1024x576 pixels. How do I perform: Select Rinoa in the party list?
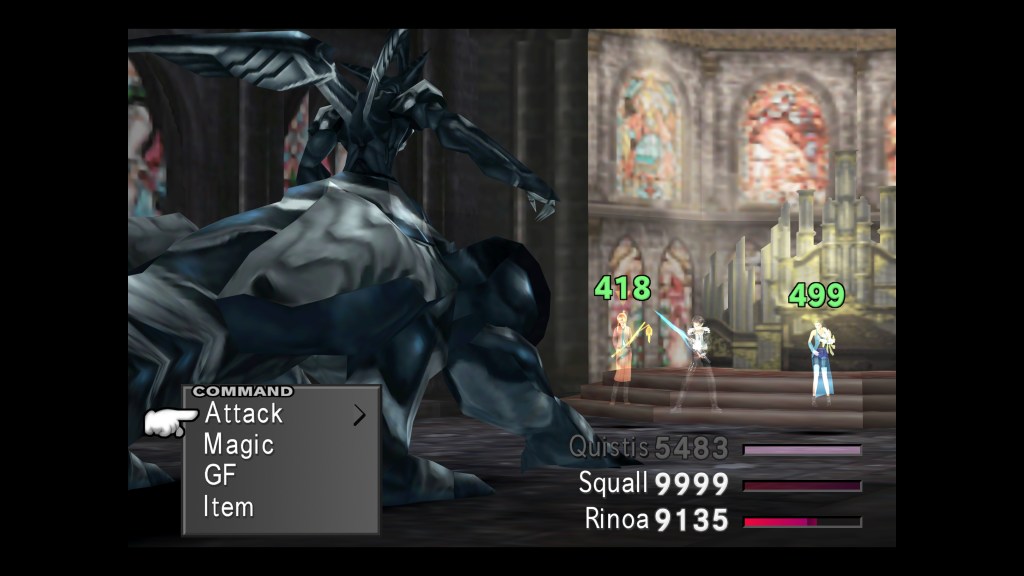click(617, 519)
